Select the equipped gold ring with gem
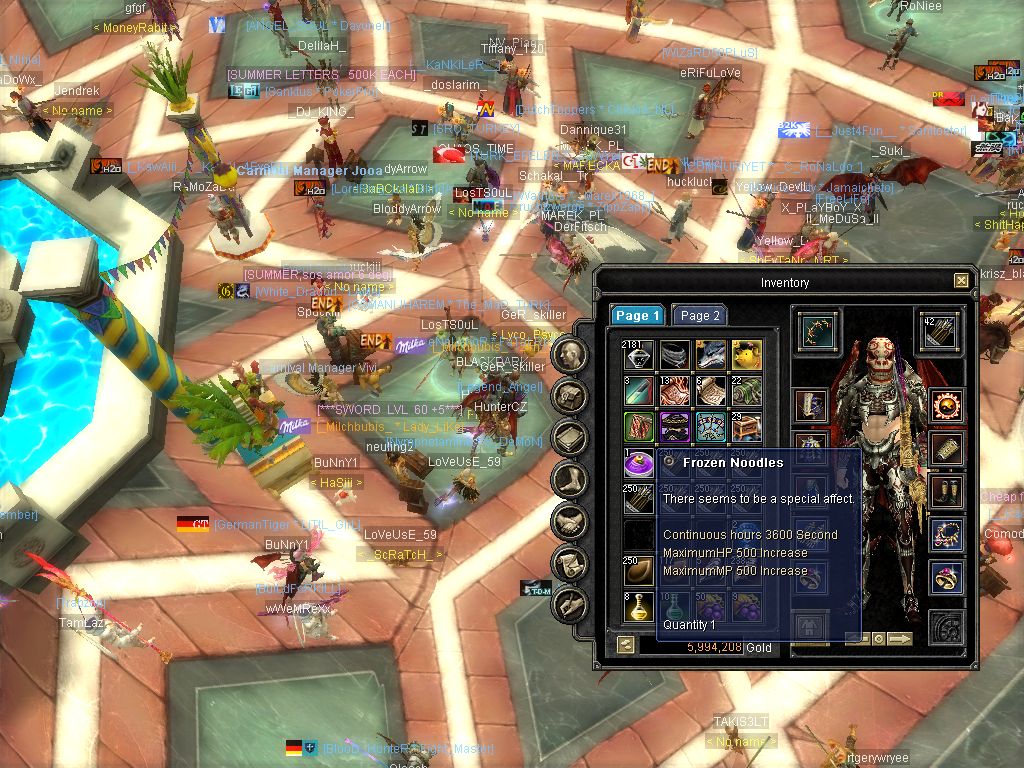Viewport: 1024px width, 768px height. pyautogui.click(x=947, y=577)
